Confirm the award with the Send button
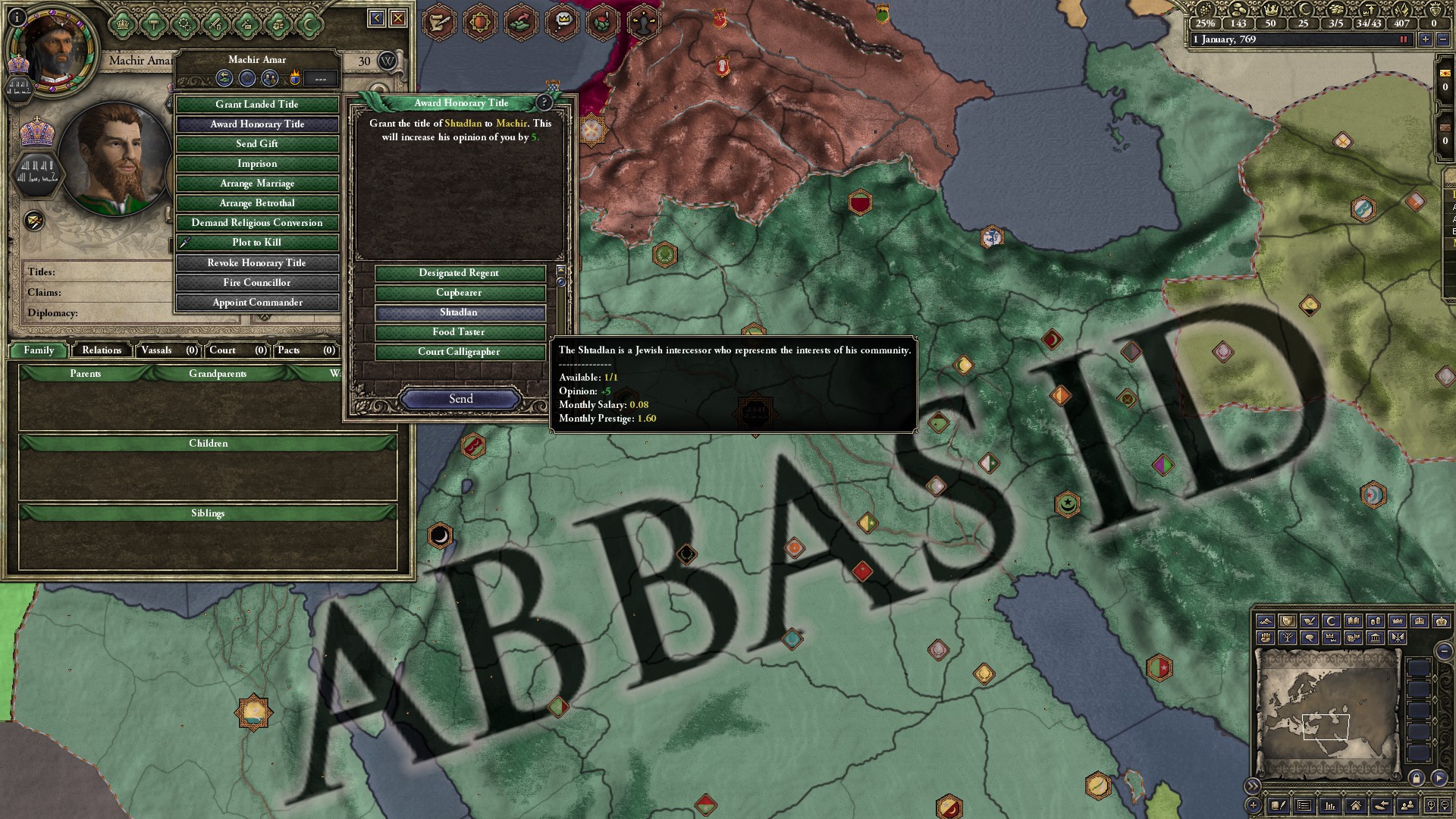The image size is (1456, 819). [460, 399]
